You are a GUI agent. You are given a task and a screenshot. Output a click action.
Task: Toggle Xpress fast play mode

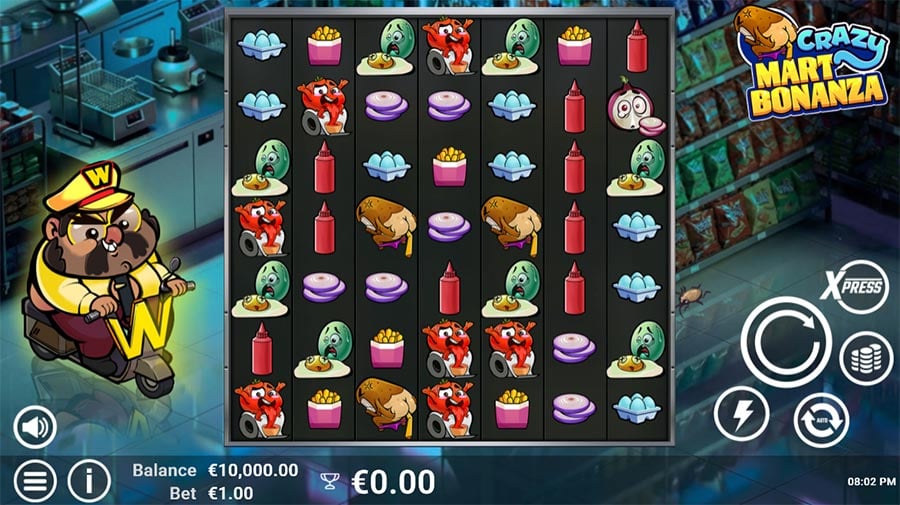click(x=857, y=288)
